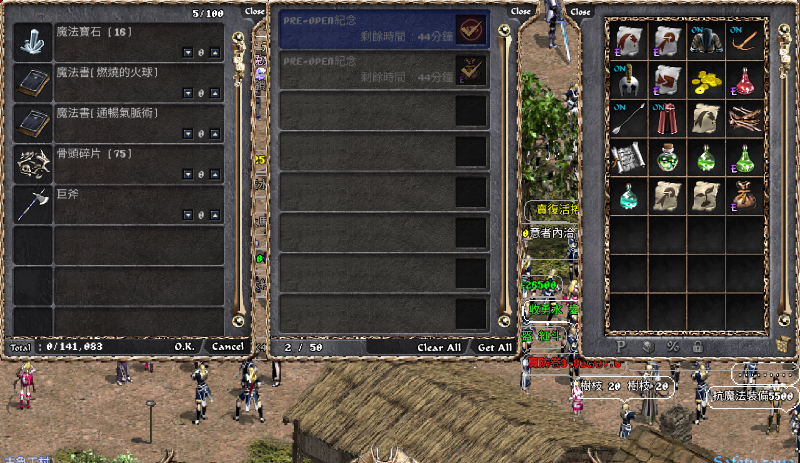Increase quantity for the 巨斧 axe
The image size is (800, 463).
[x=214, y=215]
